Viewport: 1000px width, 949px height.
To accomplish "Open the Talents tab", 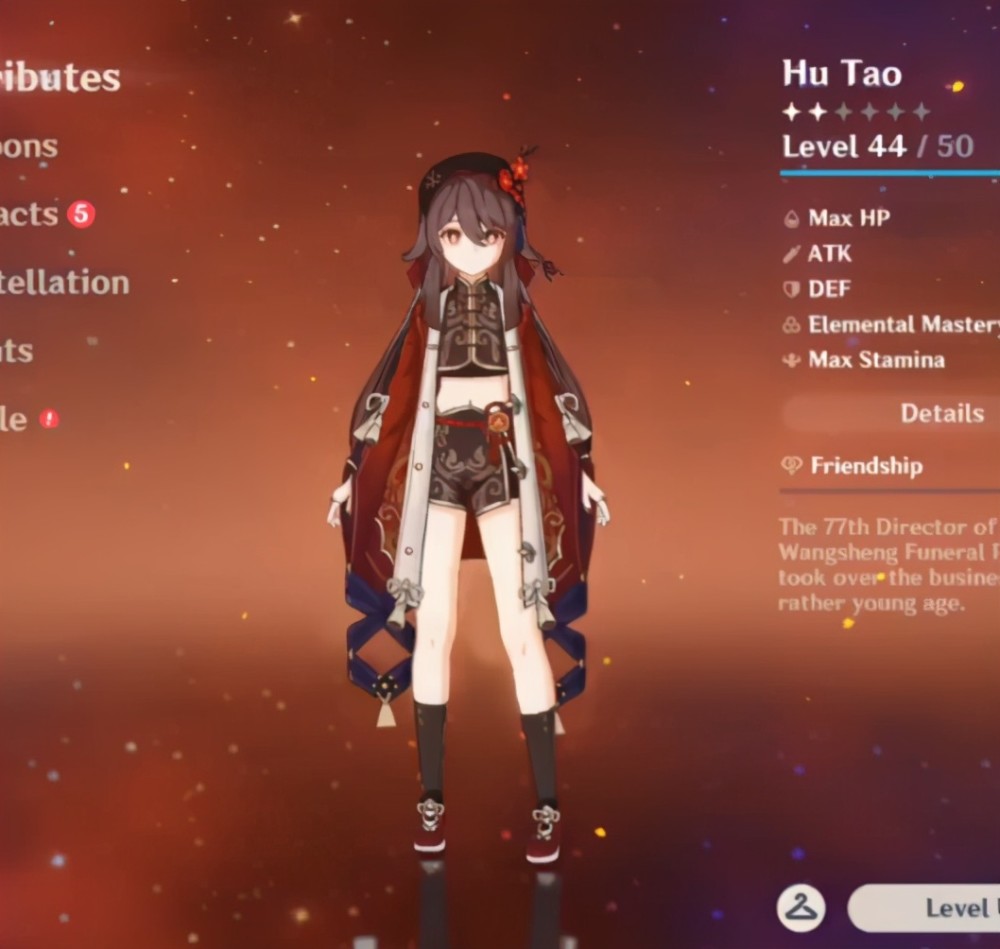I will (x=18, y=351).
